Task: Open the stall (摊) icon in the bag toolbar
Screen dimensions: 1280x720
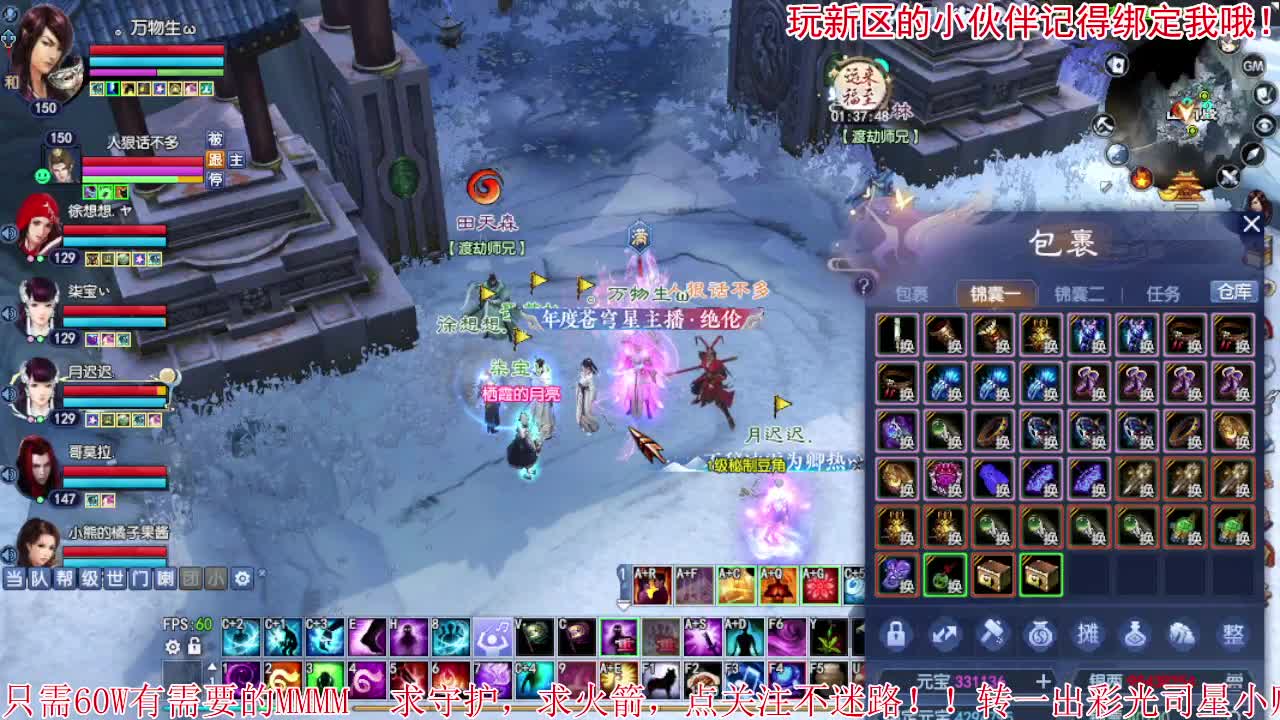Action: (1086, 635)
